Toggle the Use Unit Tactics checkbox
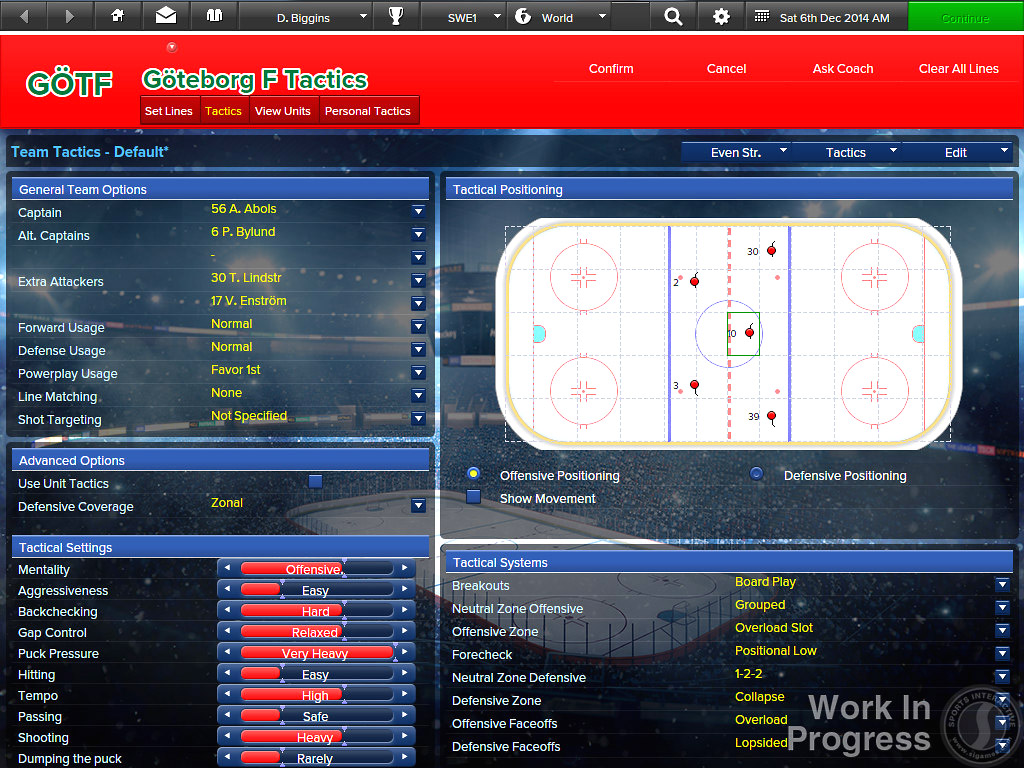The width and height of the screenshot is (1024, 768). [315, 482]
